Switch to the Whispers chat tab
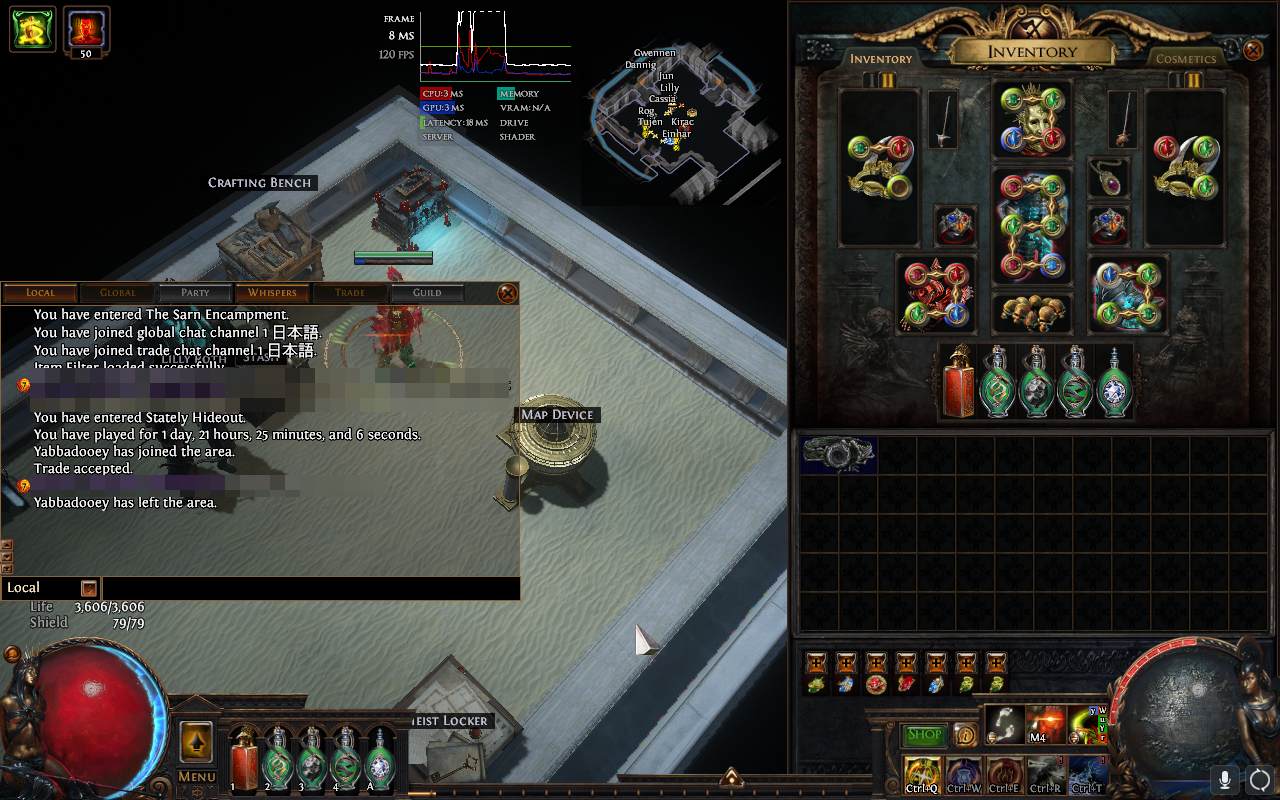Screen dimensions: 1280x800 [272, 293]
